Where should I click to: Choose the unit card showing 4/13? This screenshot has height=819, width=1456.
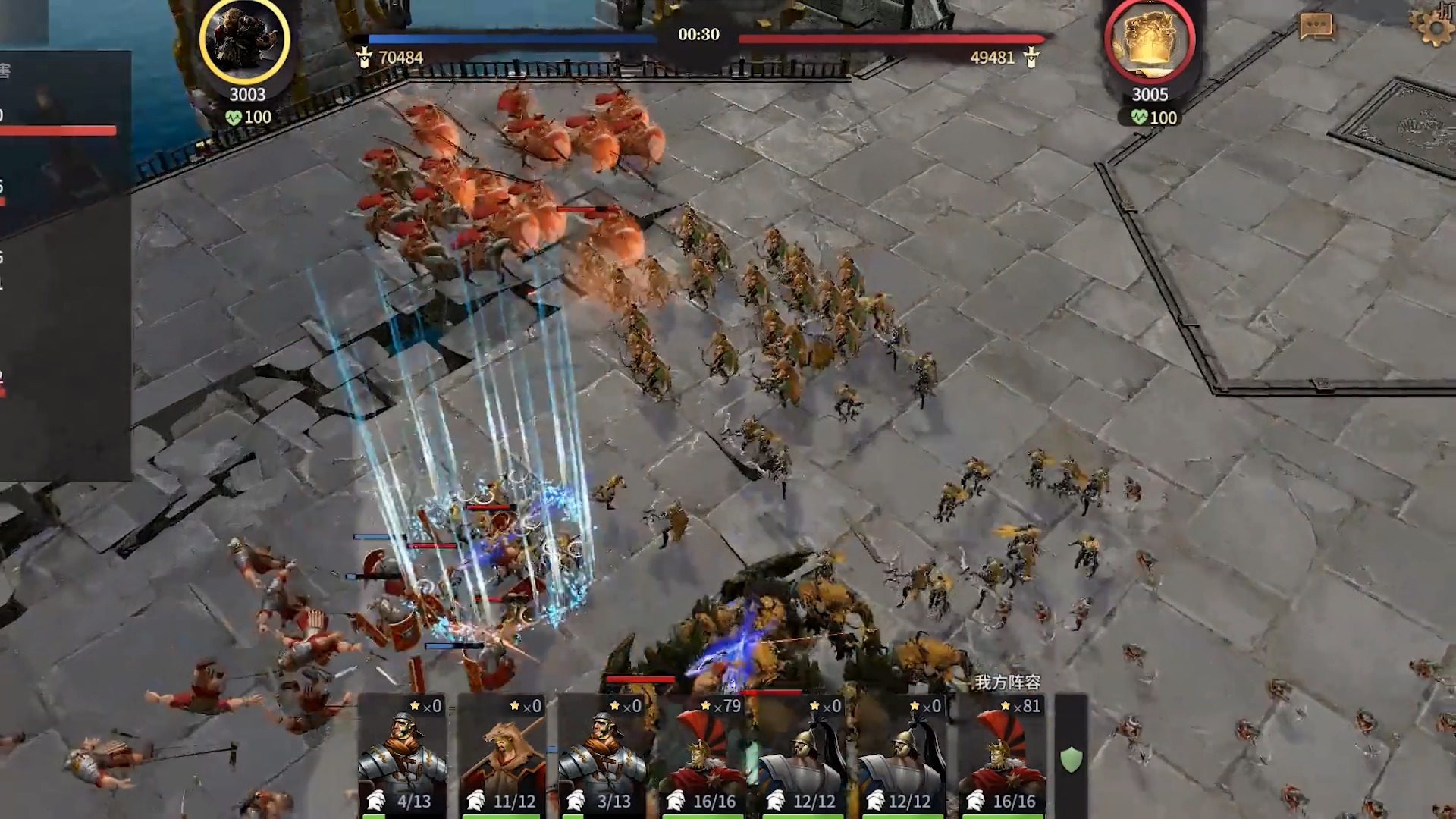pyautogui.click(x=402, y=756)
